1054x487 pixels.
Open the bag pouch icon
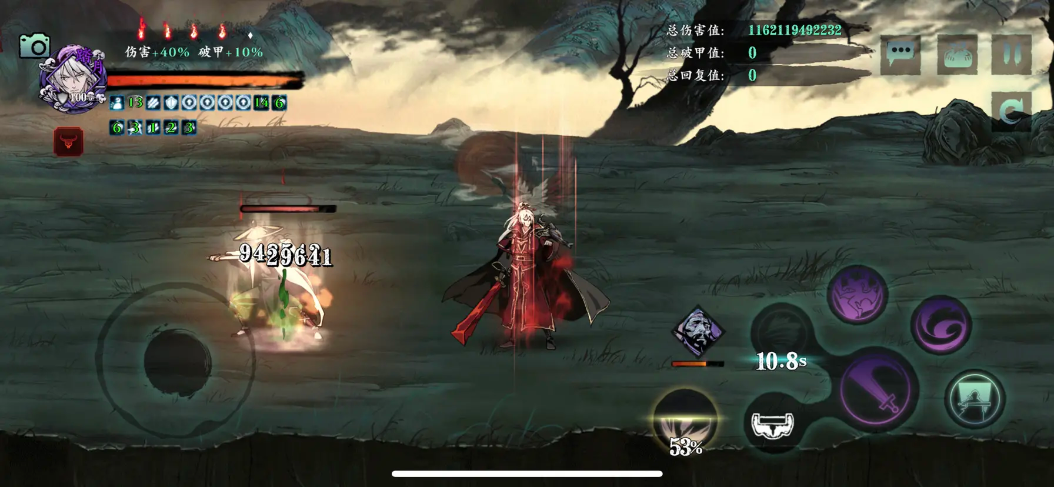coord(957,55)
